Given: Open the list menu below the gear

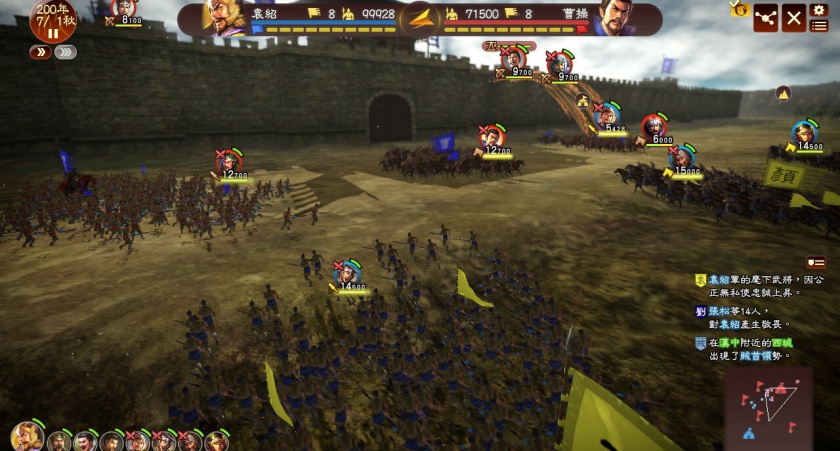Looking at the screenshot, I should (x=820, y=25).
